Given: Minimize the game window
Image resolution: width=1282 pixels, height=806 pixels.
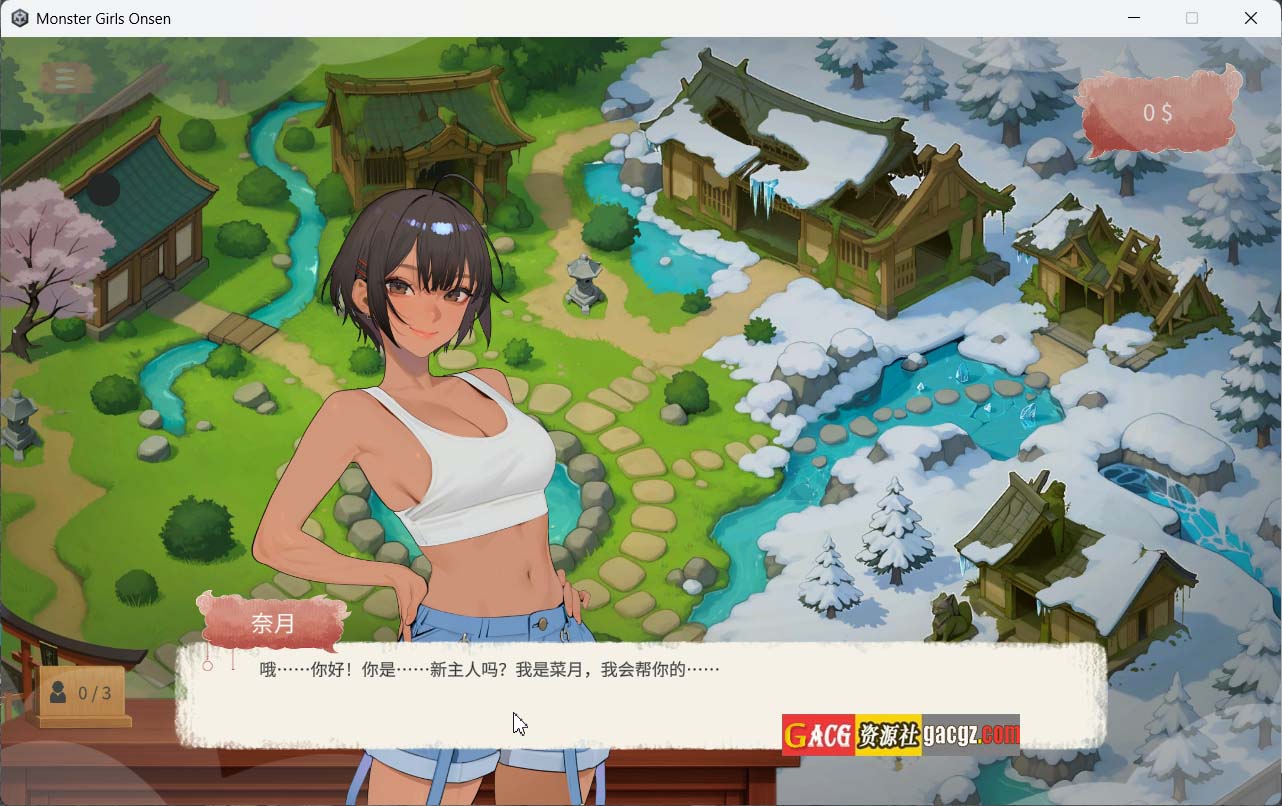Looking at the screenshot, I should point(1133,18).
